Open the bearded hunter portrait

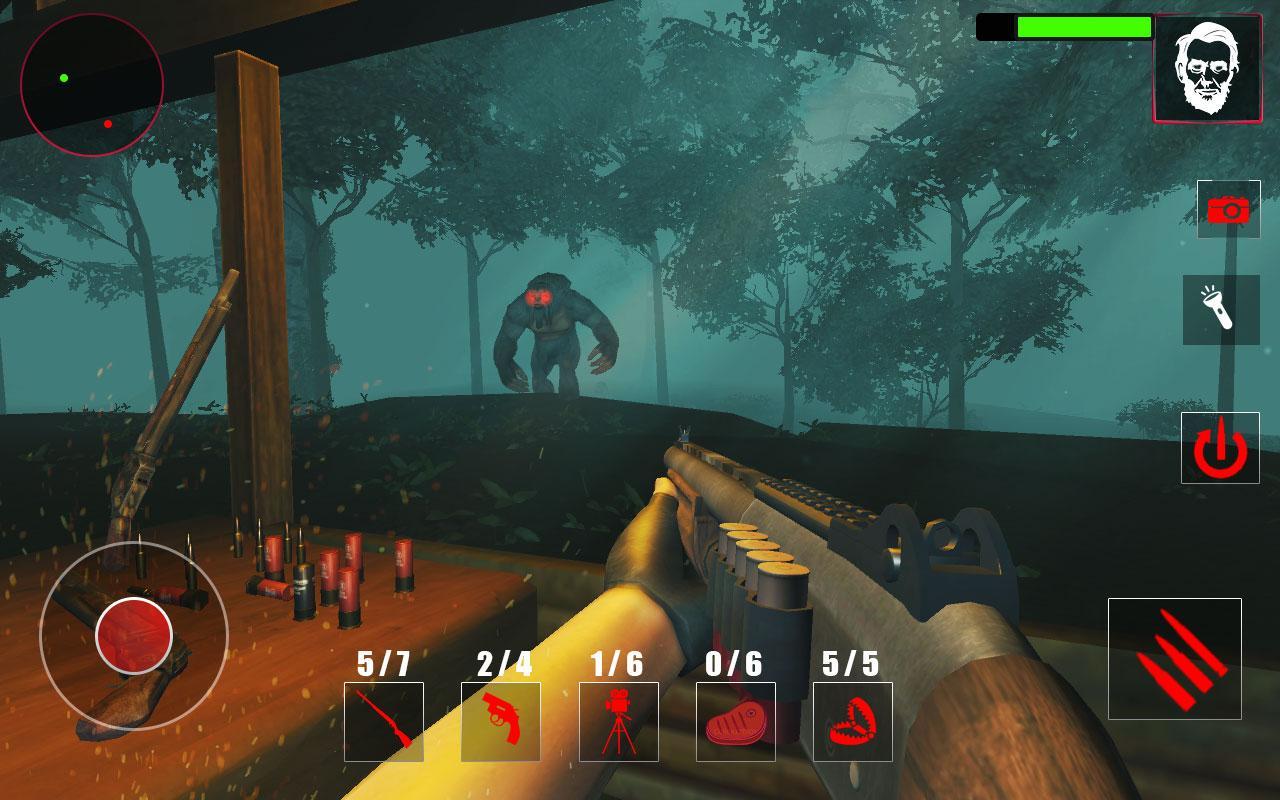(x=1207, y=68)
